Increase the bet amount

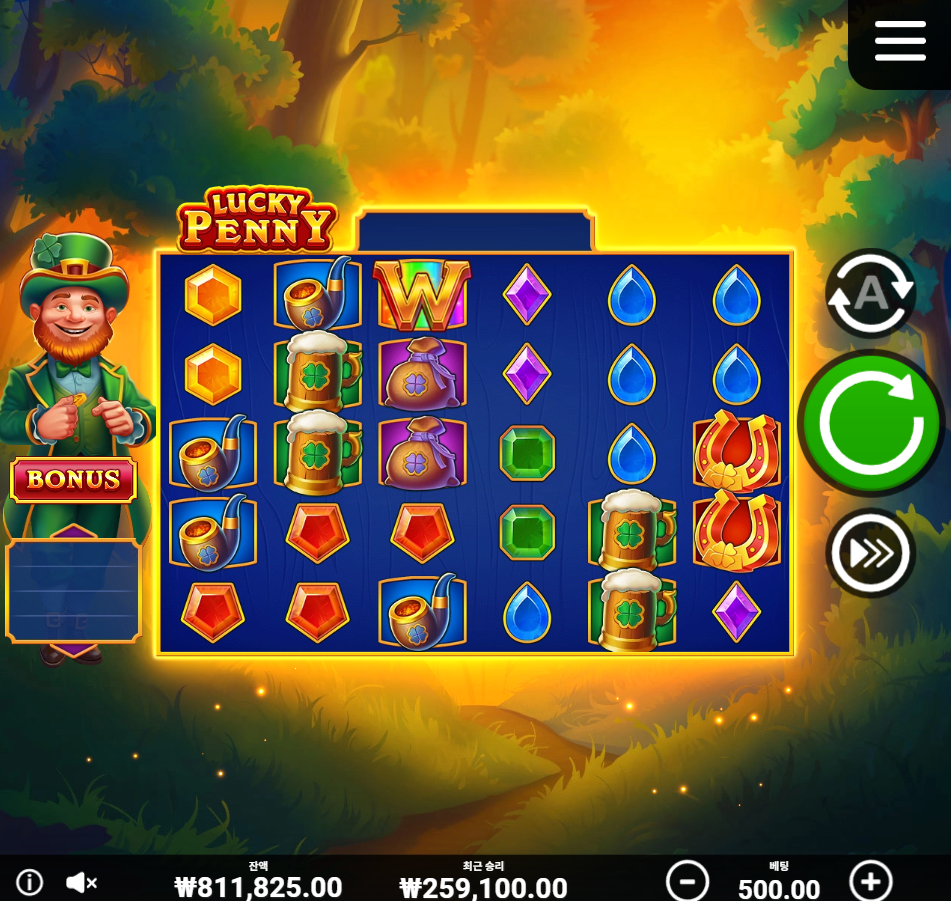(870, 882)
